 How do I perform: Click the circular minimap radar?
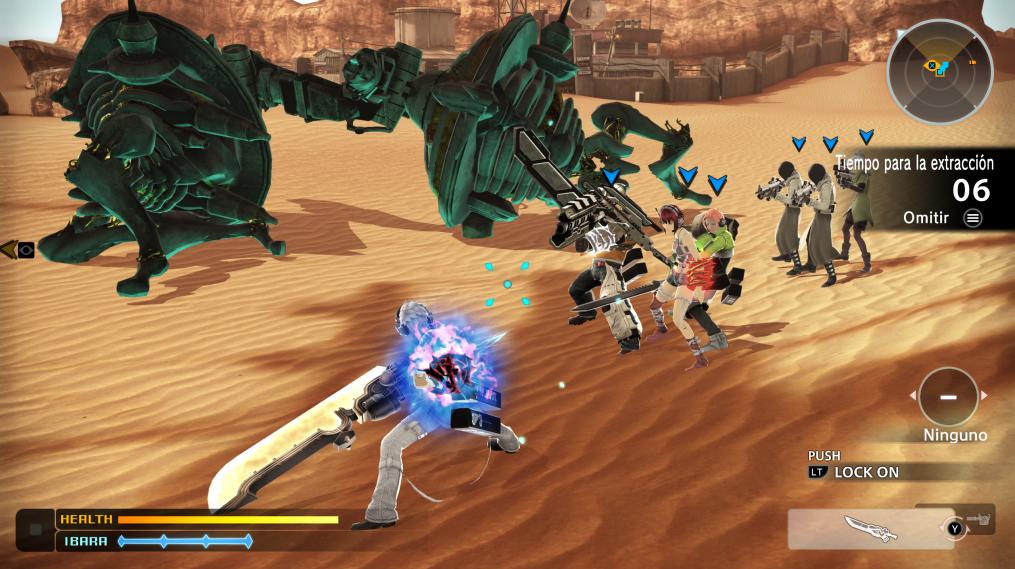pos(939,71)
